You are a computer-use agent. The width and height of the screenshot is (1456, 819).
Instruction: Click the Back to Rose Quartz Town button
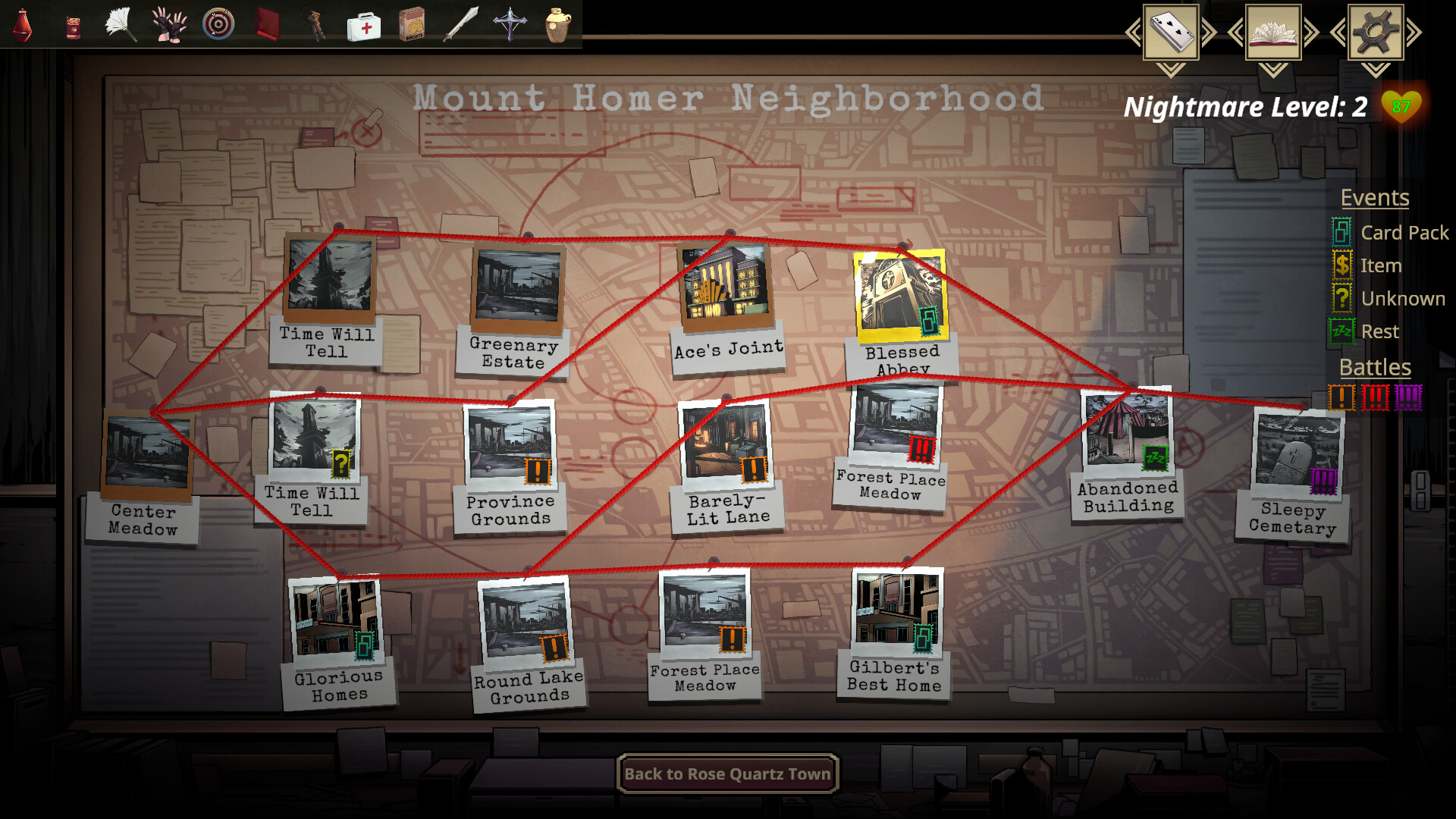[x=726, y=773]
